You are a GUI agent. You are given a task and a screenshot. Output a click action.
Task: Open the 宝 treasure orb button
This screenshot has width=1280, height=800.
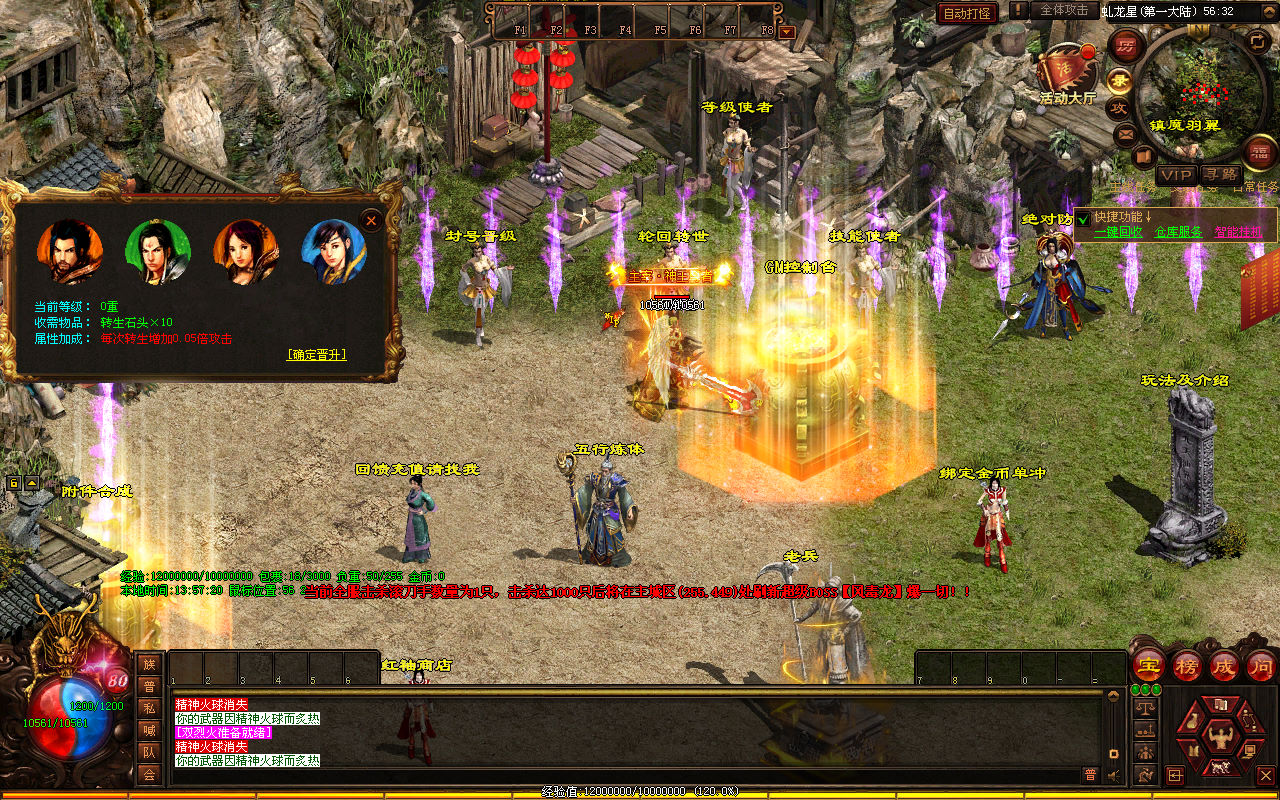click(1149, 665)
